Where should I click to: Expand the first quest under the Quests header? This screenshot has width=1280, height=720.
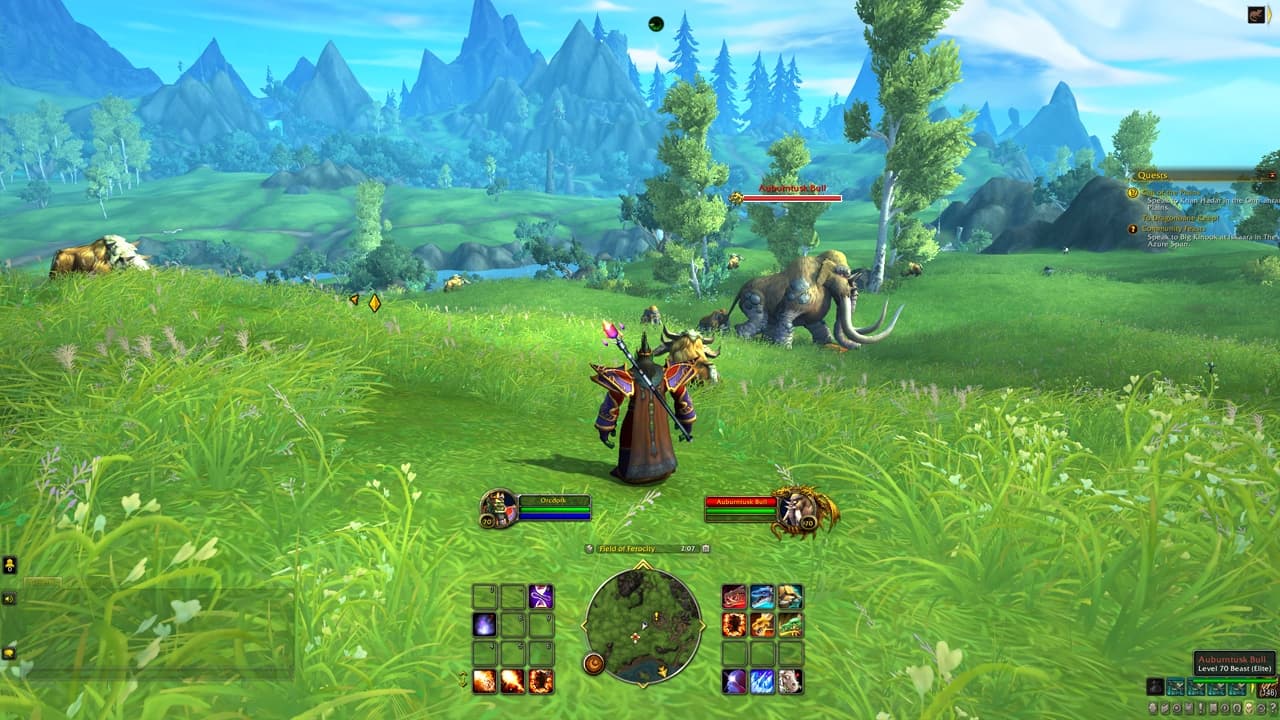[1170, 191]
